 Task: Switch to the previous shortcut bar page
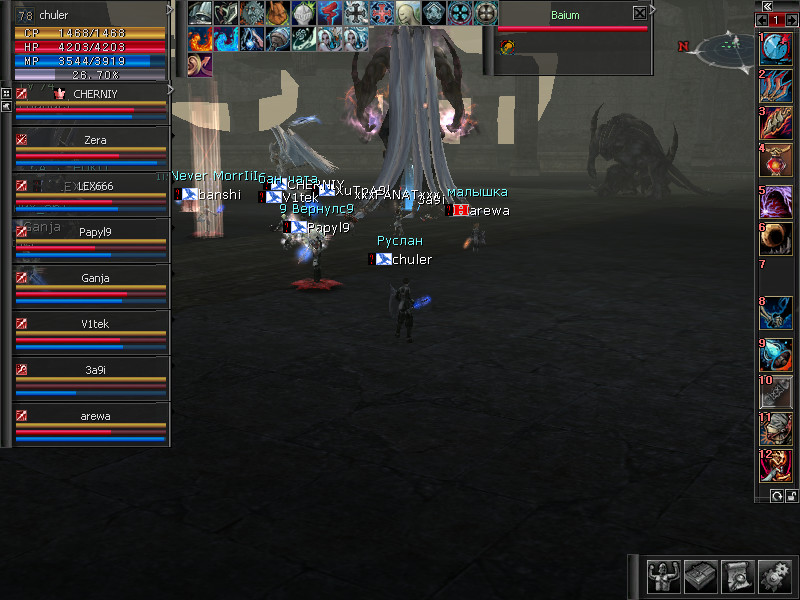point(762,20)
